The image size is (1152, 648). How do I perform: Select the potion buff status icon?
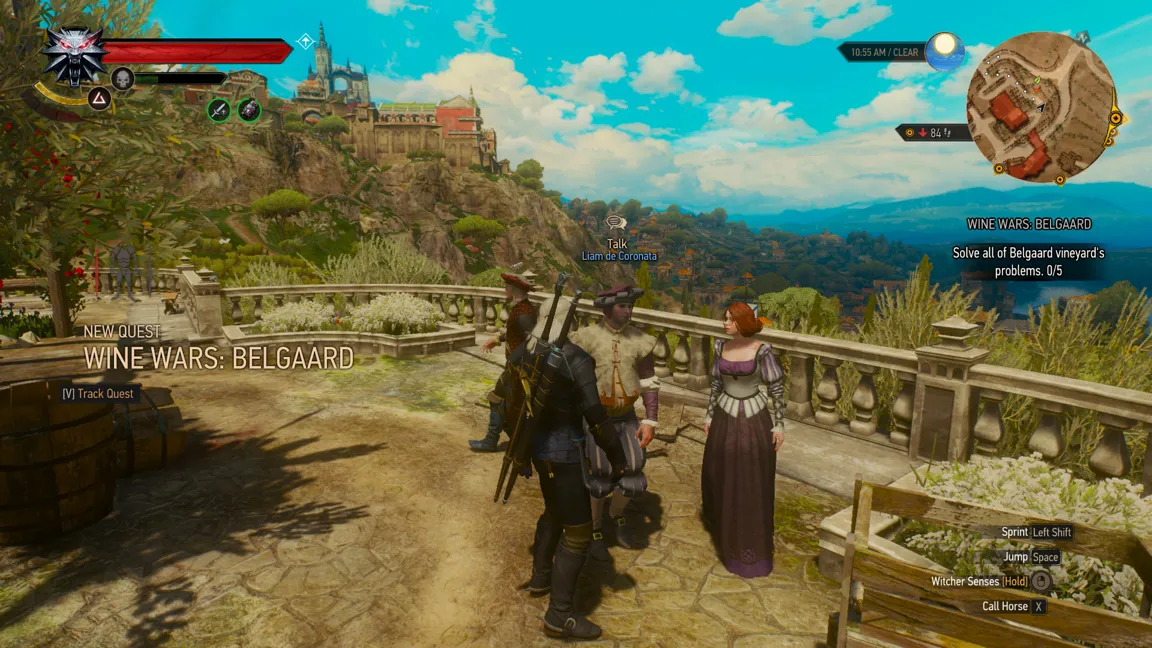coord(249,110)
